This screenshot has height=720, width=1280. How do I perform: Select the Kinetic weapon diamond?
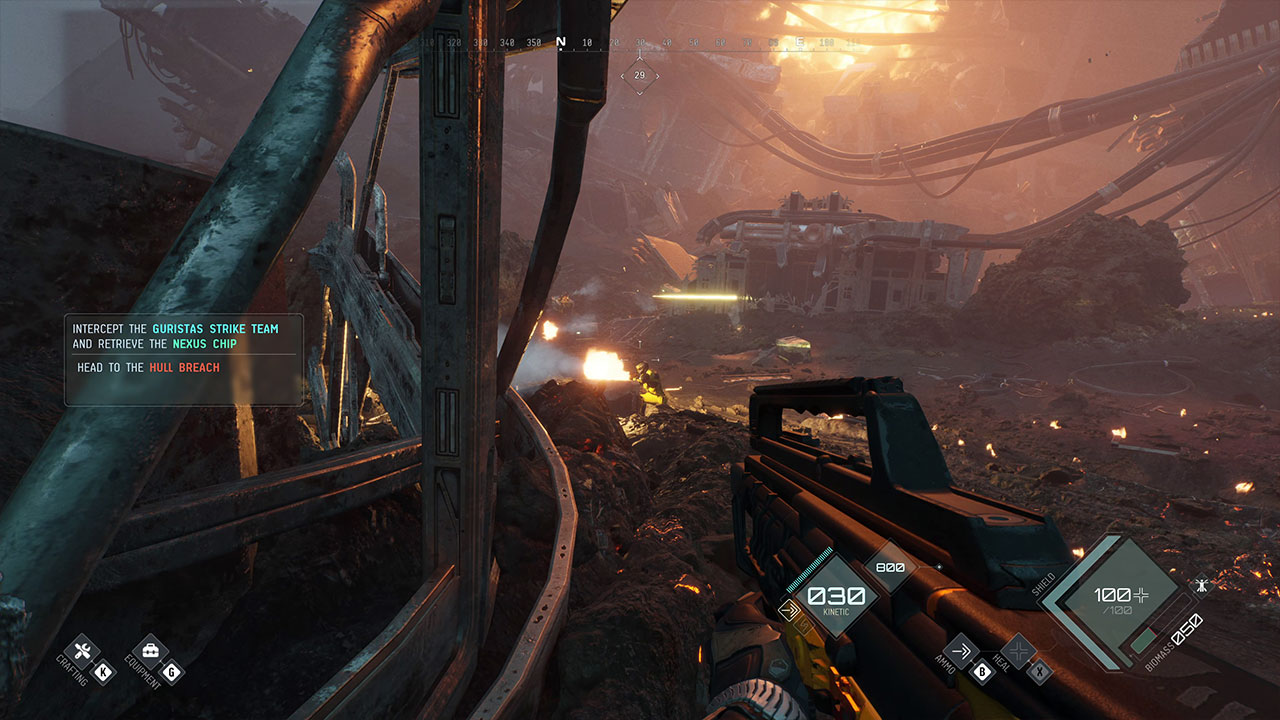tap(828, 596)
